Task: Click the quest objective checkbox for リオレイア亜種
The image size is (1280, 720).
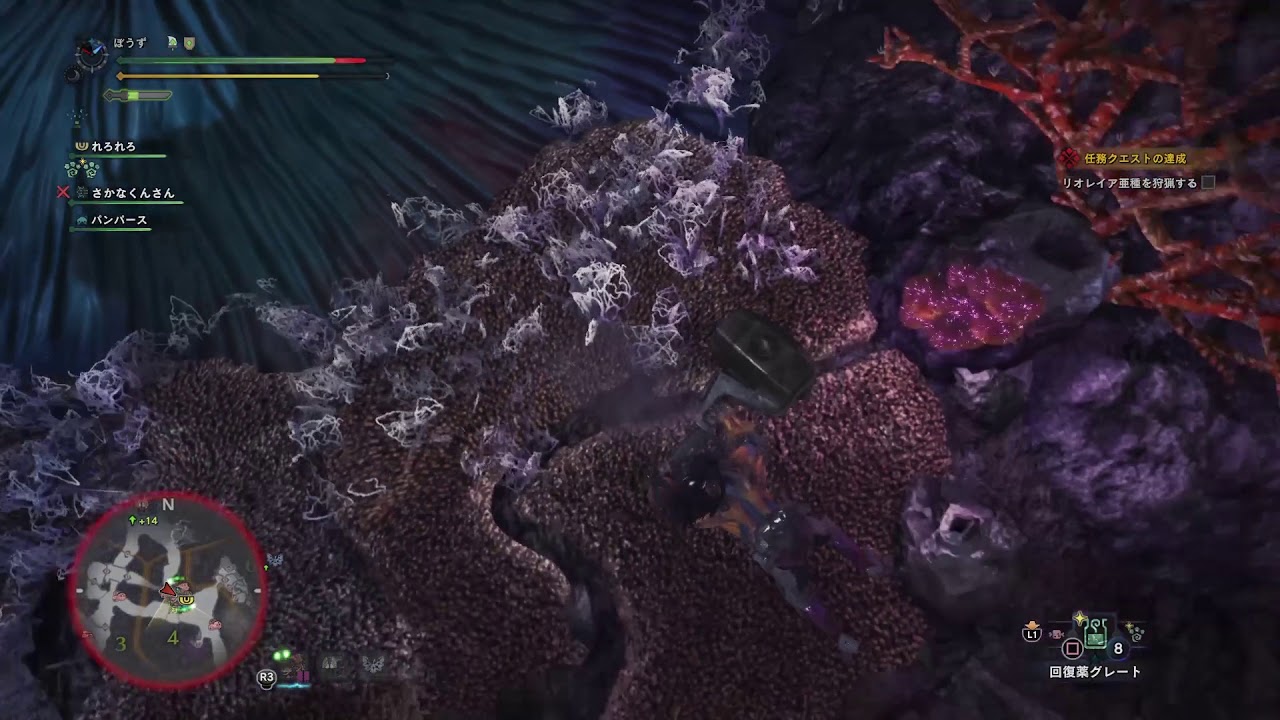Action: (1208, 183)
